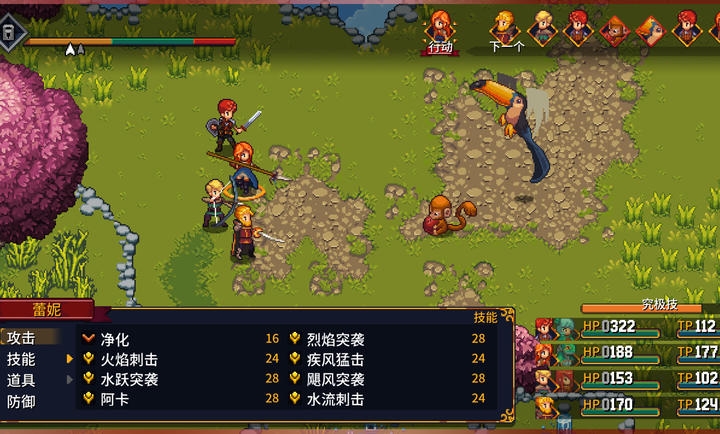Pick the 烈焰突袭 skill
The width and height of the screenshot is (720, 434).
[x=335, y=339]
